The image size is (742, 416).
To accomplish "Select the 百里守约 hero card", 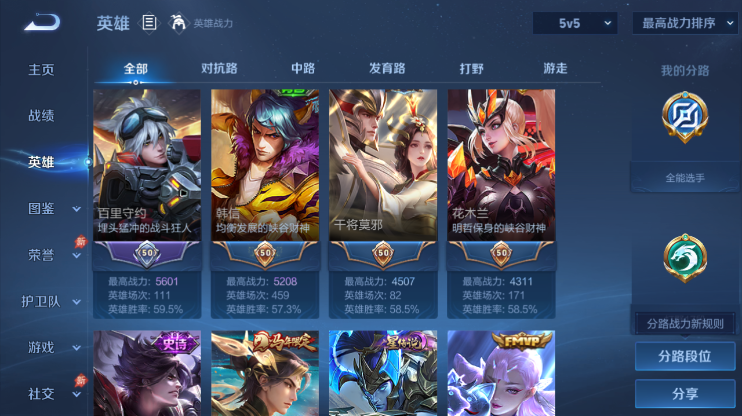I will tap(147, 180).
